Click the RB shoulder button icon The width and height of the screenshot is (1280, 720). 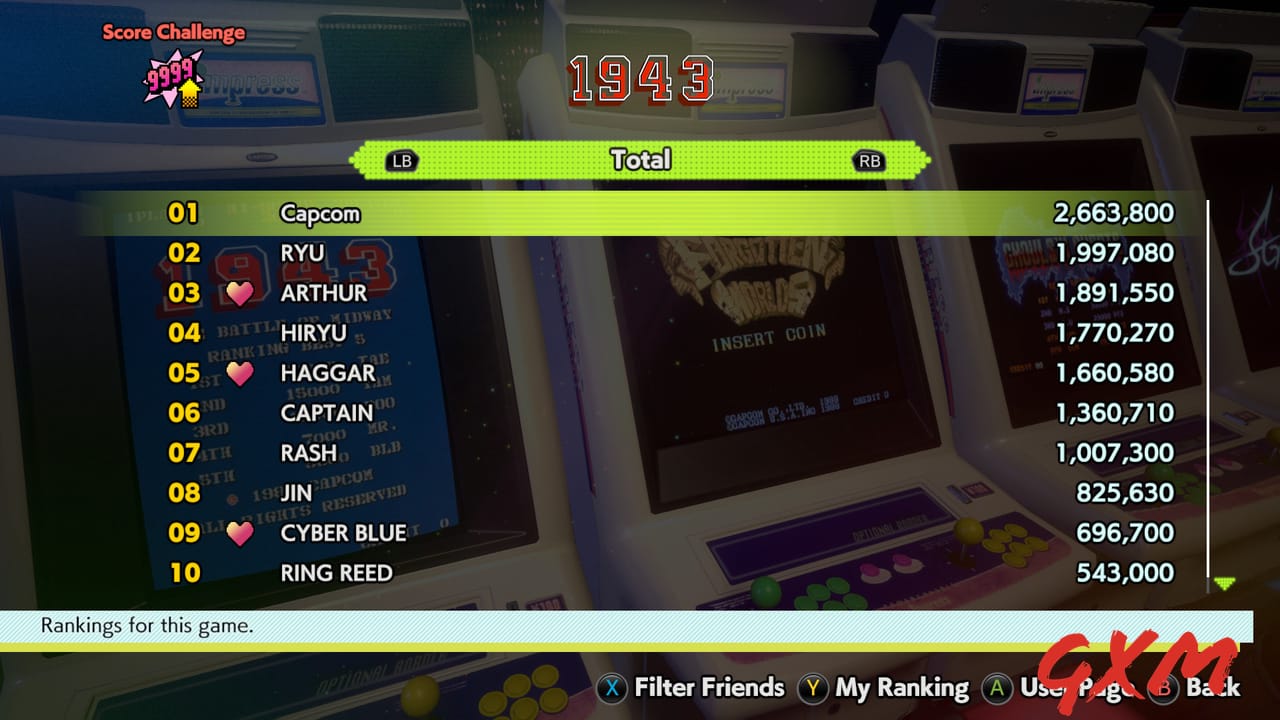pos(868,160)
